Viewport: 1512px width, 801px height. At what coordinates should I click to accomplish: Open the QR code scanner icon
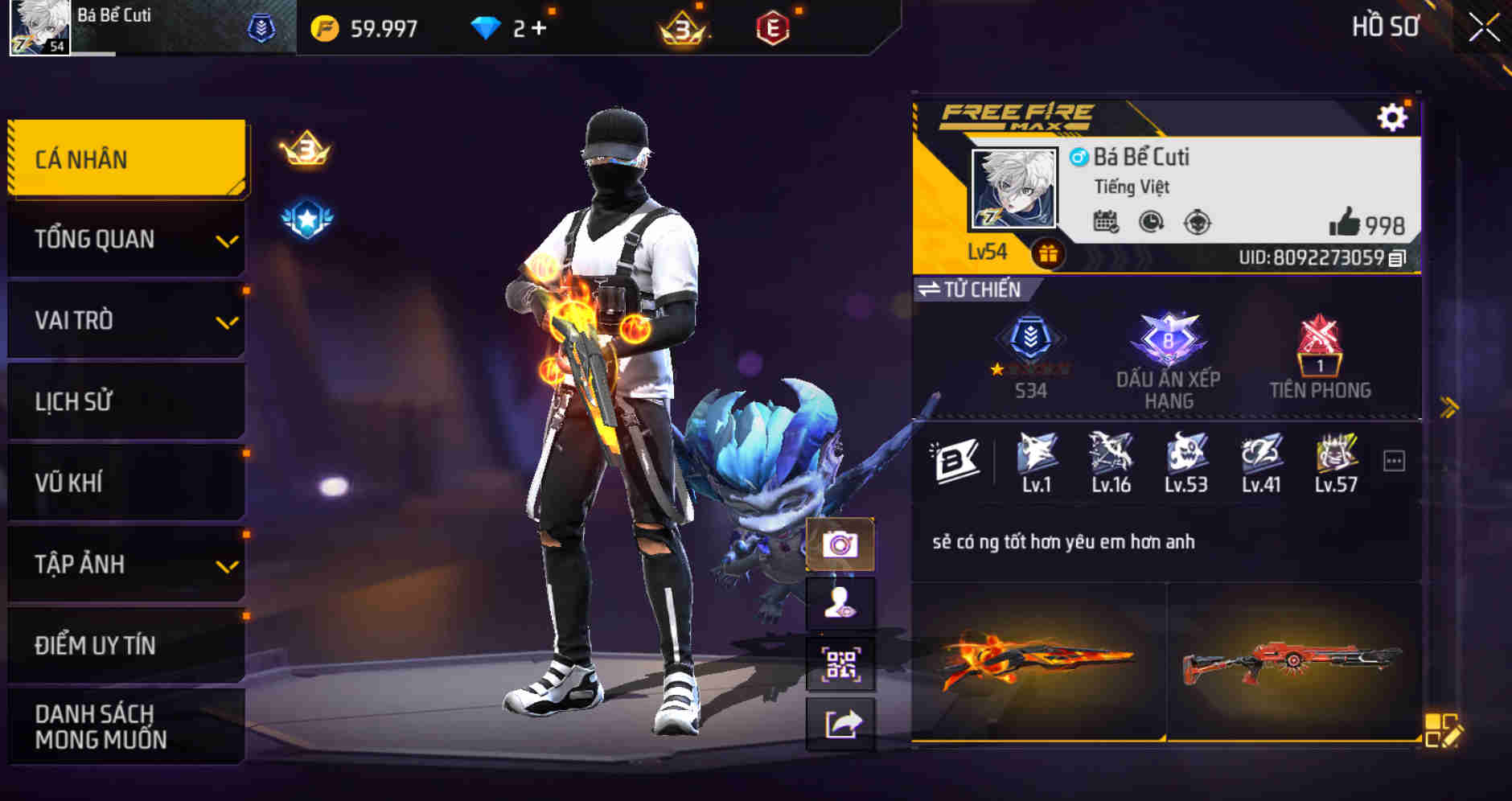point(840,663)
